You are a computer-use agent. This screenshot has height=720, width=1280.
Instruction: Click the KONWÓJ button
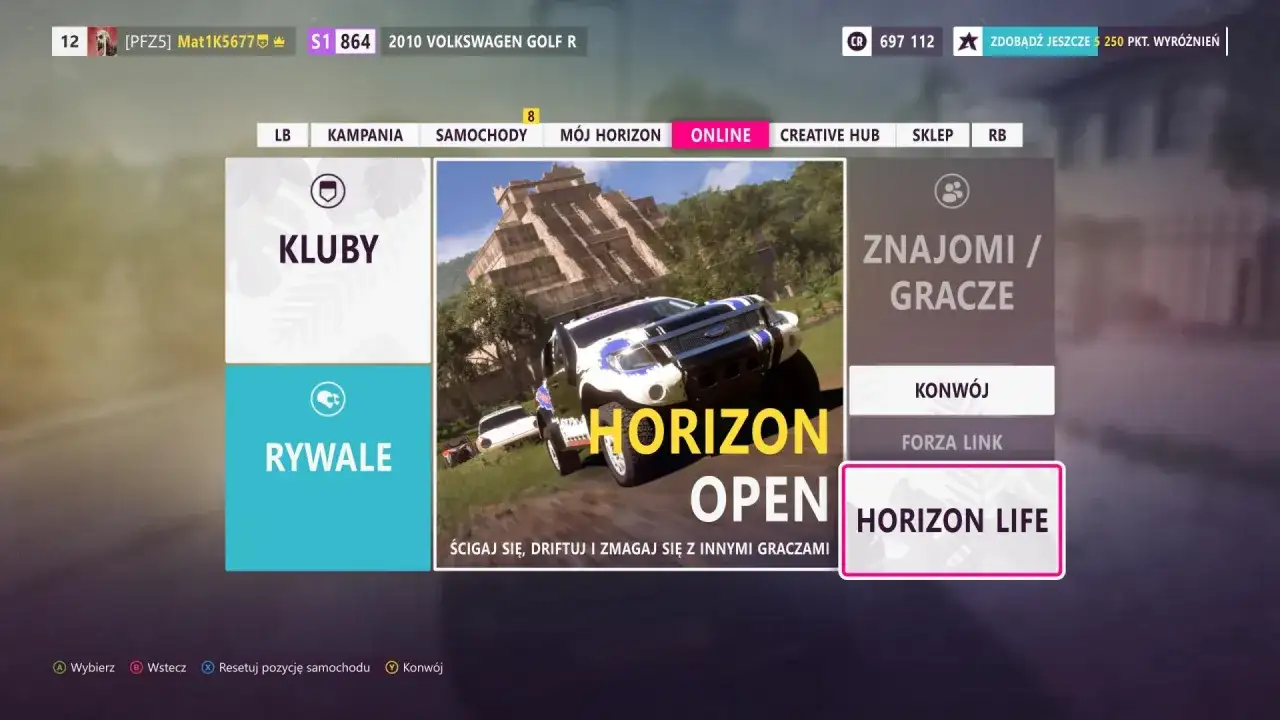pyautogui.click(x=952, y=390)
